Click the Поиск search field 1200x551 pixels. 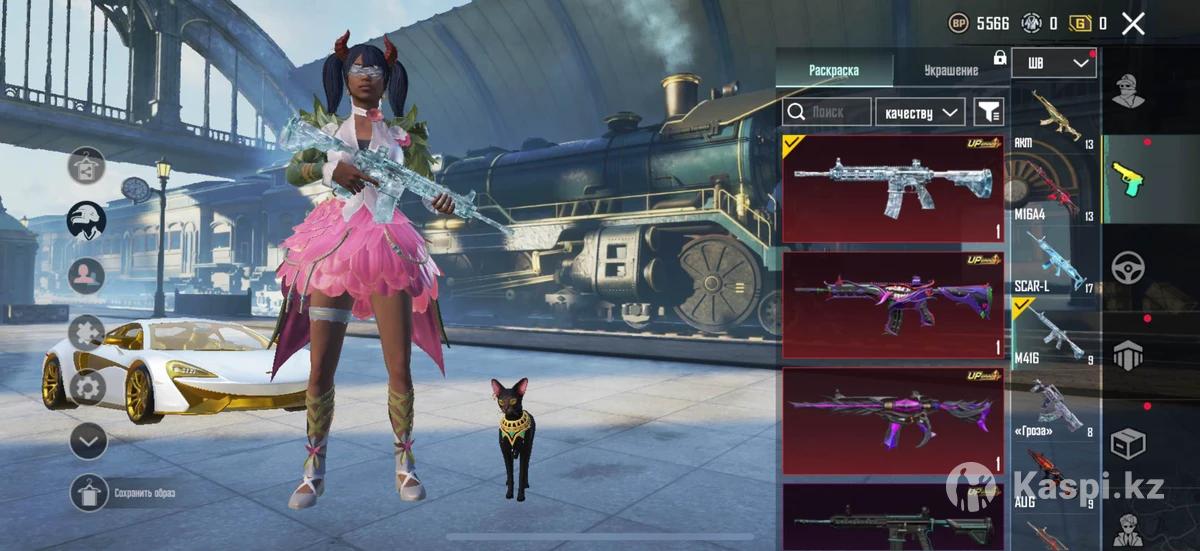pos(826,112)
